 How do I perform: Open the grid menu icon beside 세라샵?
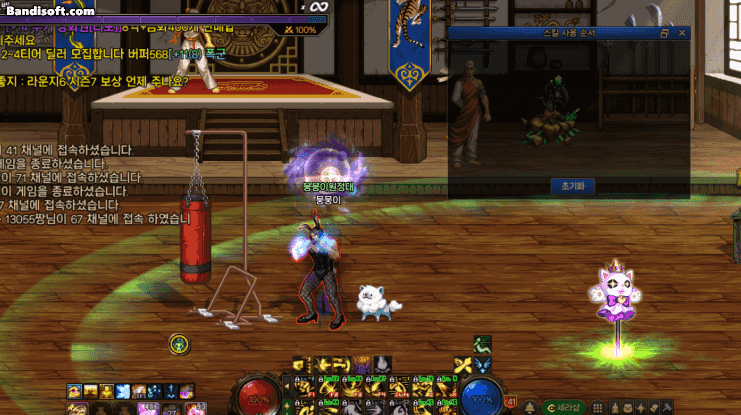pos(598,407)
